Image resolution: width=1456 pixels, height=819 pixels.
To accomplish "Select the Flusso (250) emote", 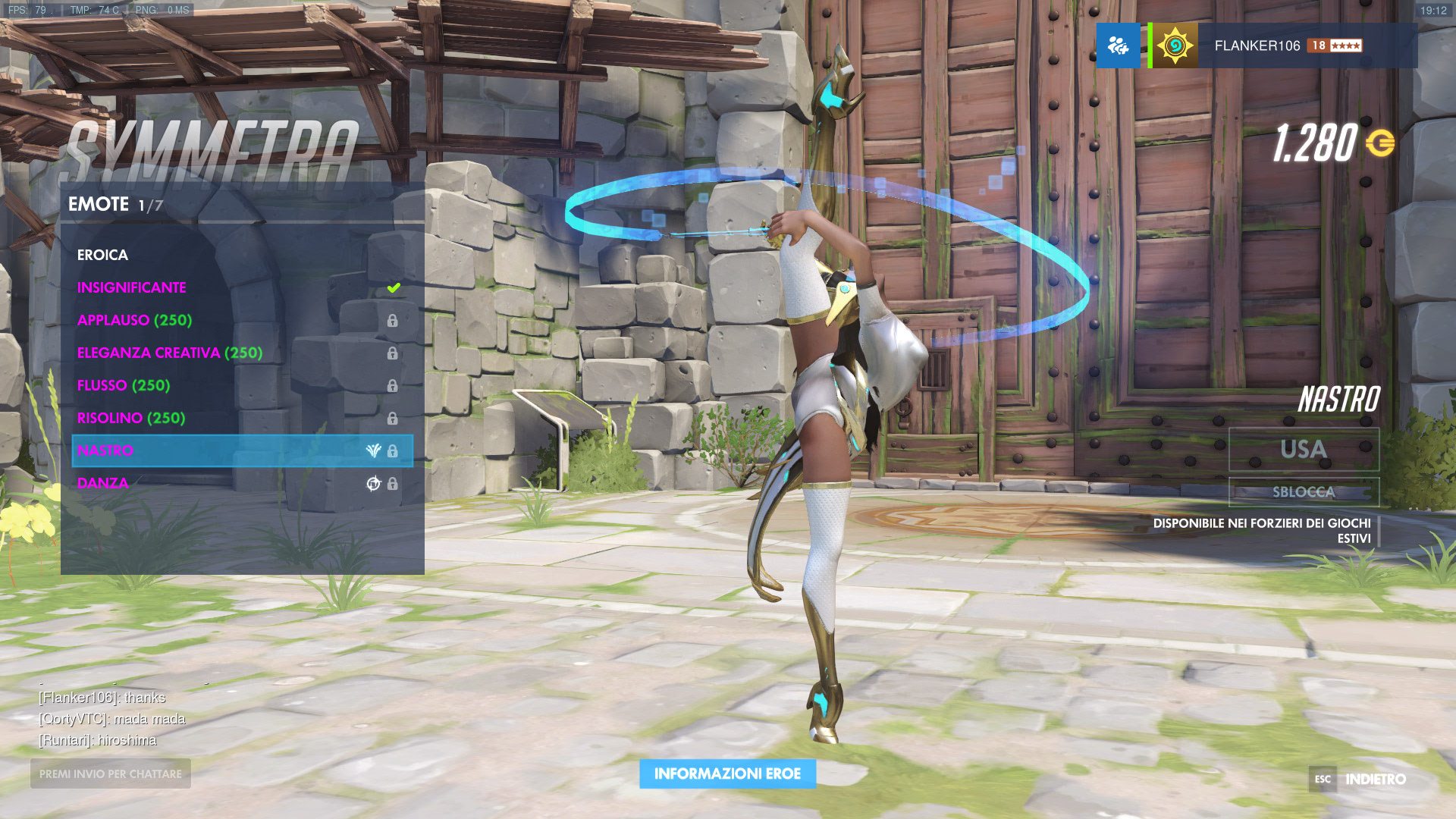I will [x=123, y=385].
